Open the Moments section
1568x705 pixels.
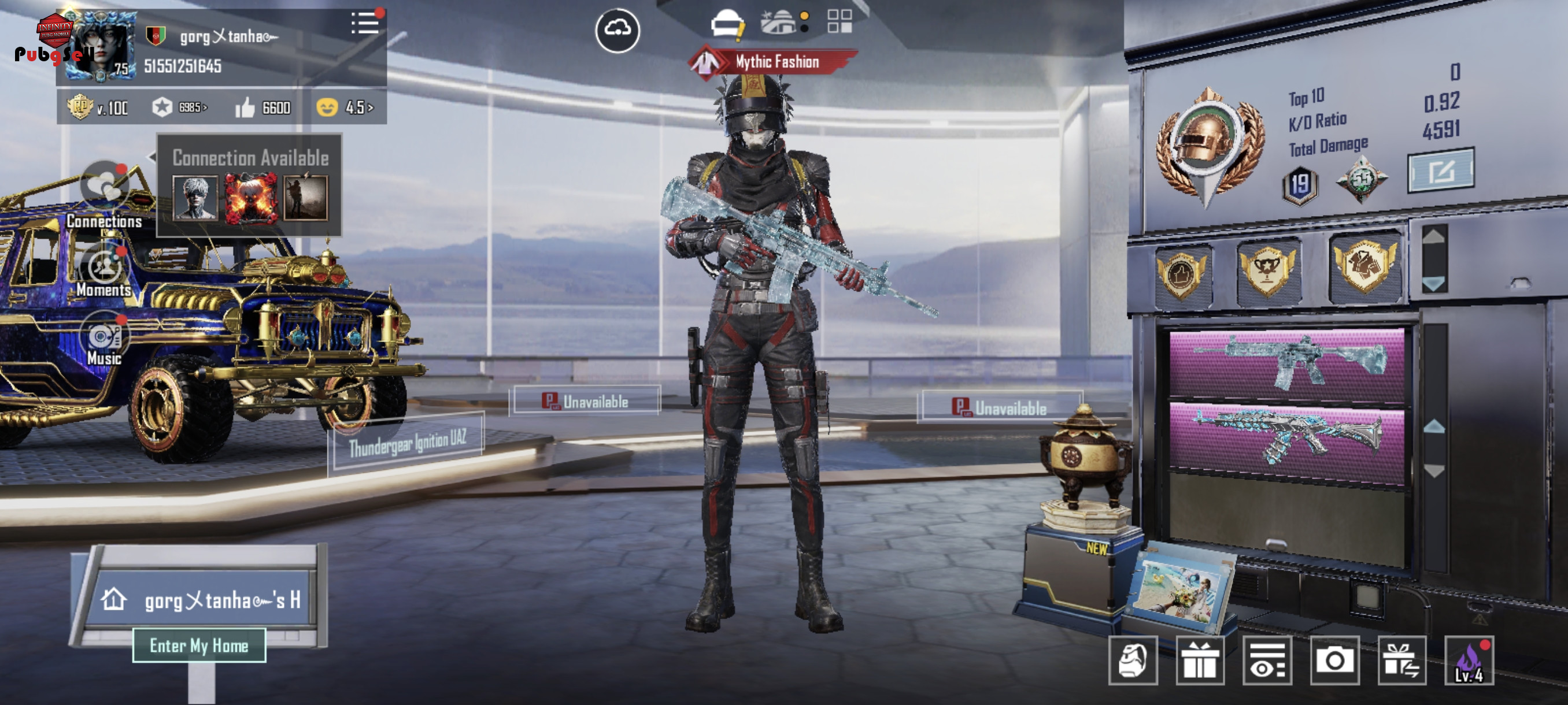coord(105,268)
